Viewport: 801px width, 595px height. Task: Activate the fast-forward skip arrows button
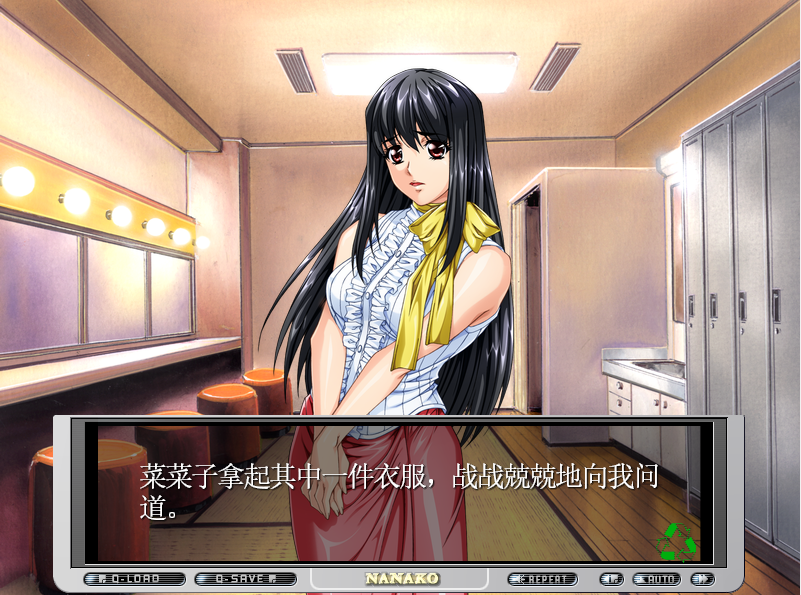(x=702, y=579)
